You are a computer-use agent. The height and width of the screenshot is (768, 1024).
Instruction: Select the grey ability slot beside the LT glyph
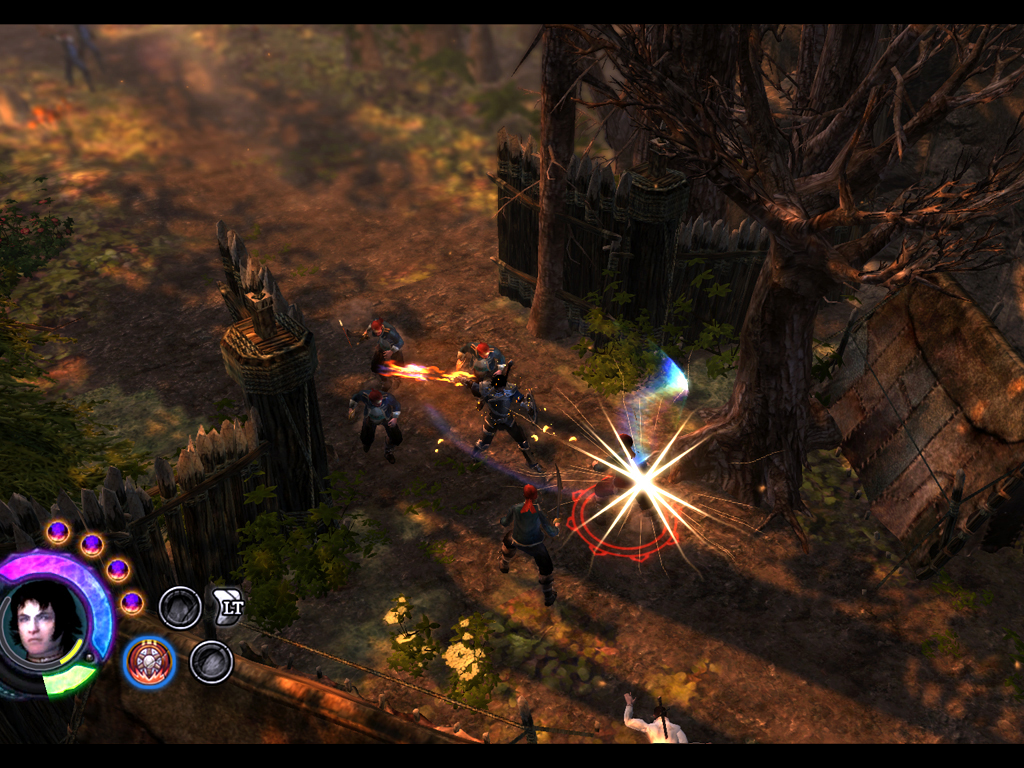(180, 608)
